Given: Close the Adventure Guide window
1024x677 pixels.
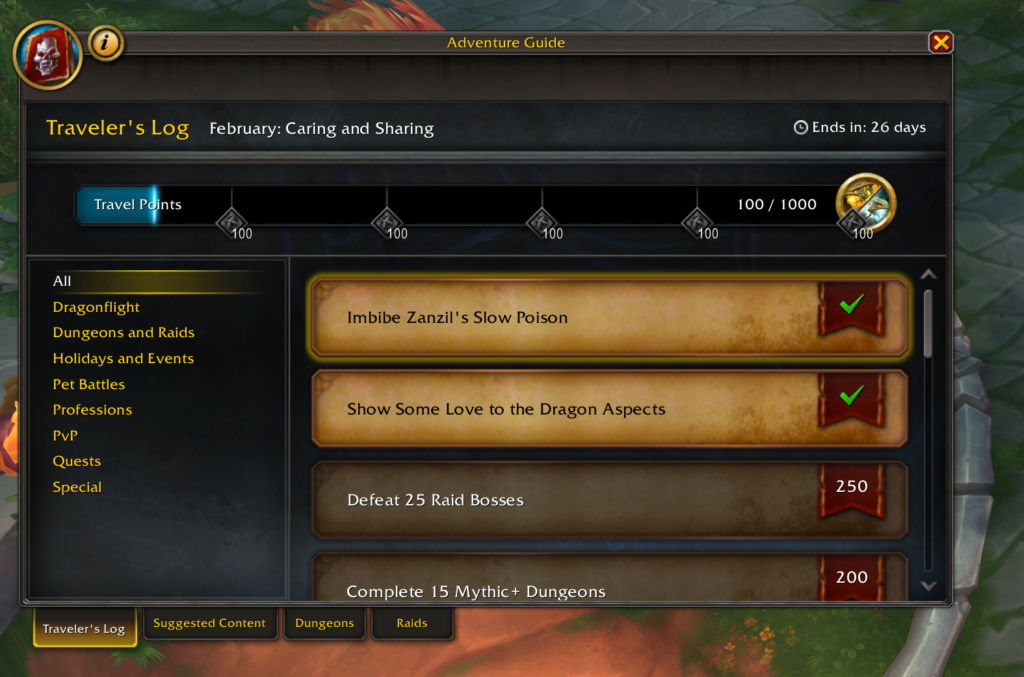Looking at the screenshot, I should point(940,42).
